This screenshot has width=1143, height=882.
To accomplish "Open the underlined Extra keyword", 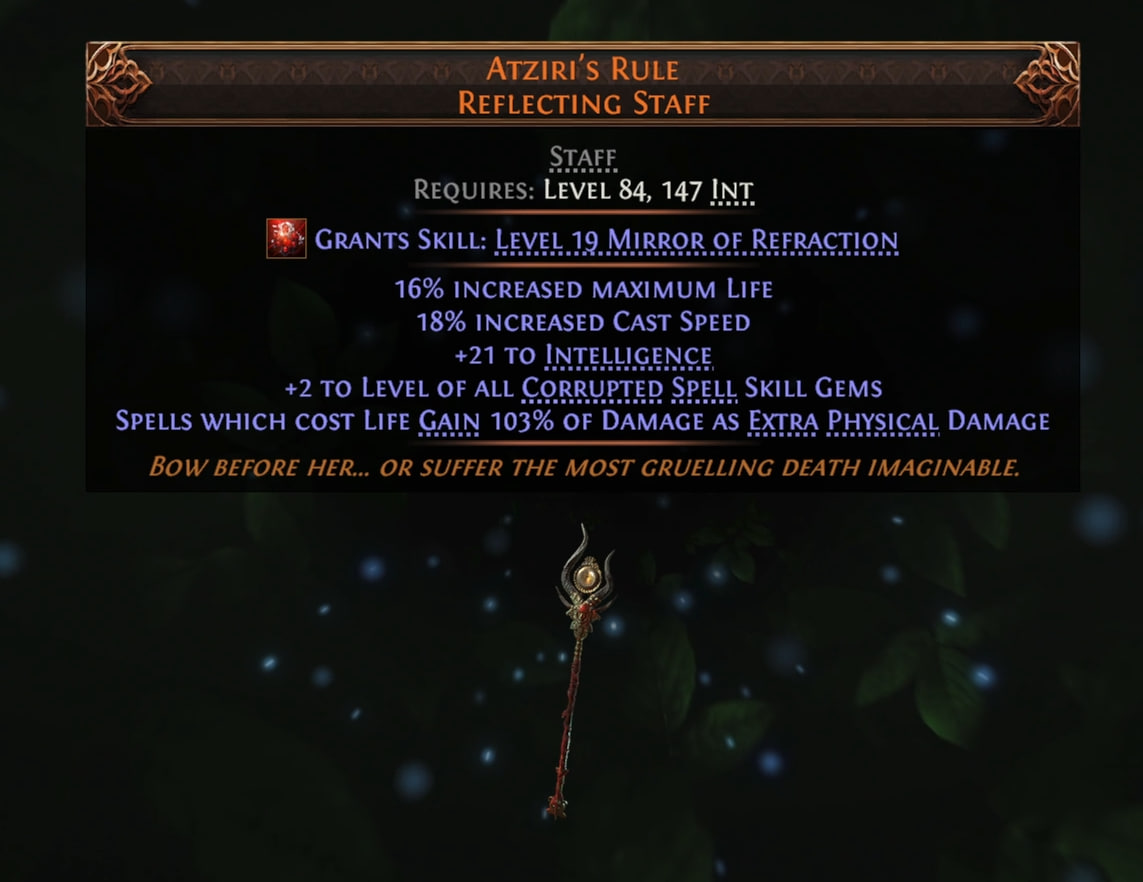I will 783,420.
